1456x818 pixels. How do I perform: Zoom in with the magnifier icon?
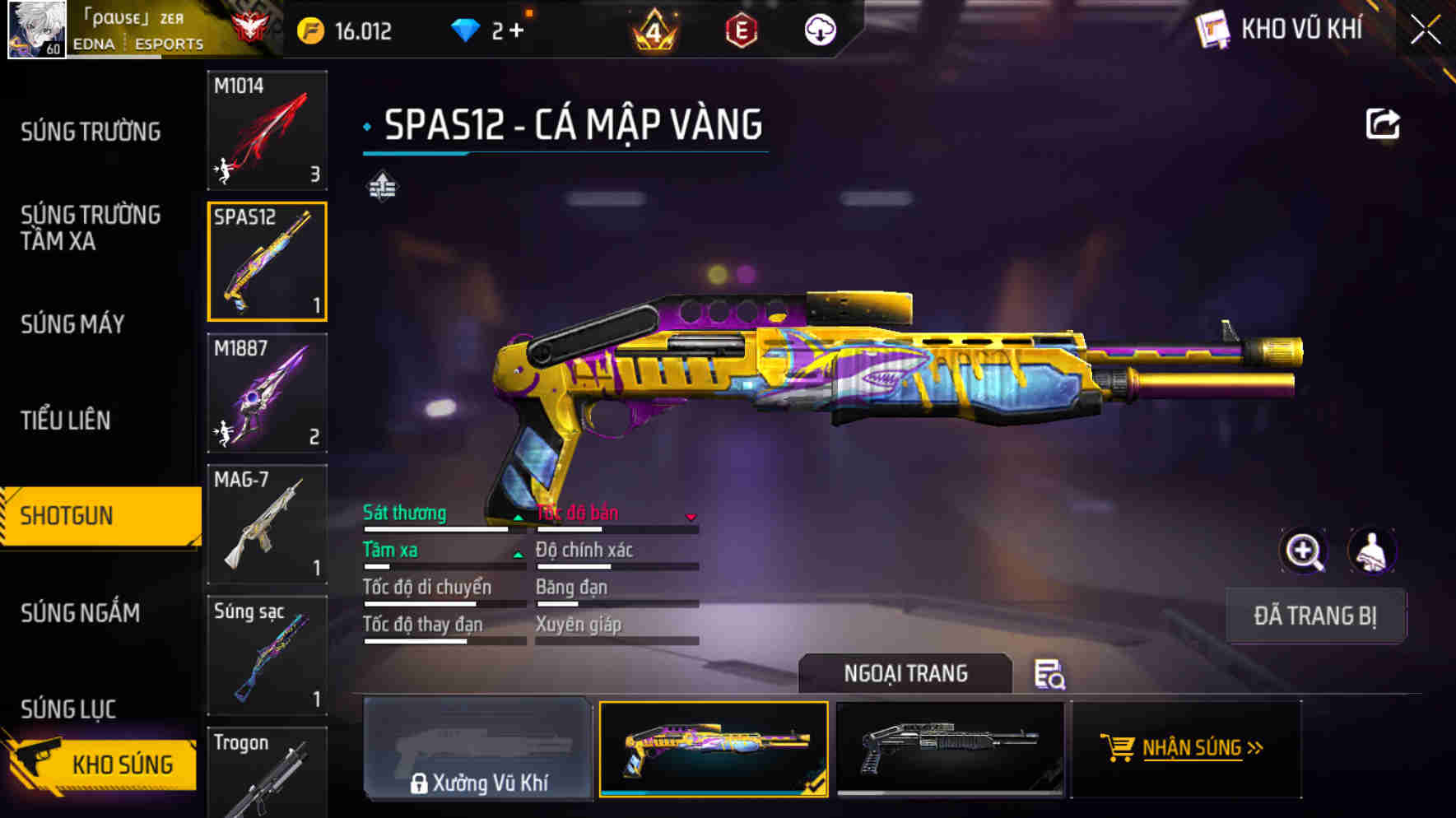1304,551
